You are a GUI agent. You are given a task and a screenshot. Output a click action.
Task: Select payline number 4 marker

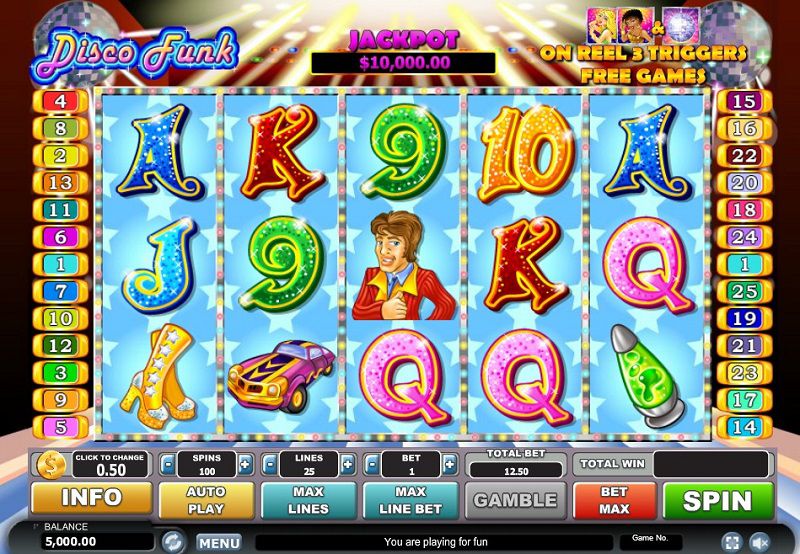59,101
